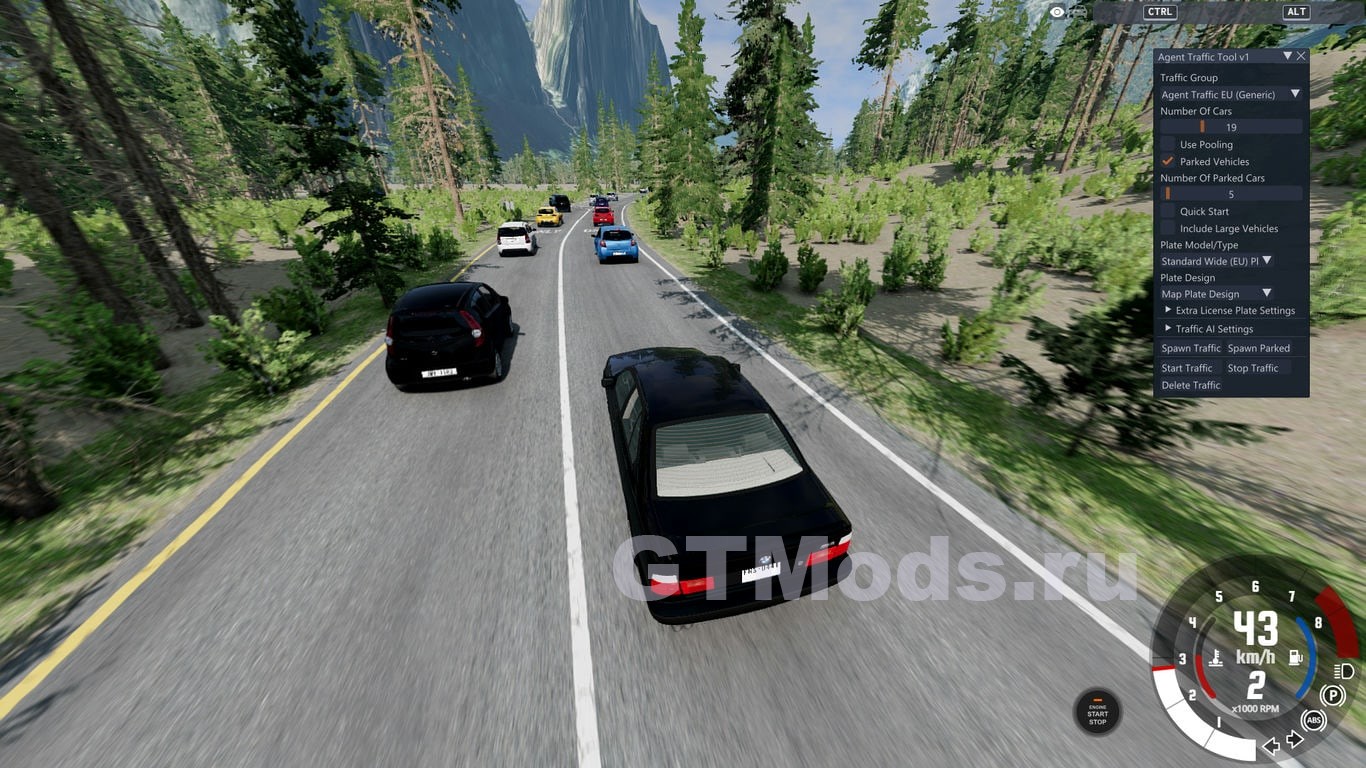
Task: Enable the Use Pooling checkbox
Action: pyautogui.click(x=1168, y=145)
